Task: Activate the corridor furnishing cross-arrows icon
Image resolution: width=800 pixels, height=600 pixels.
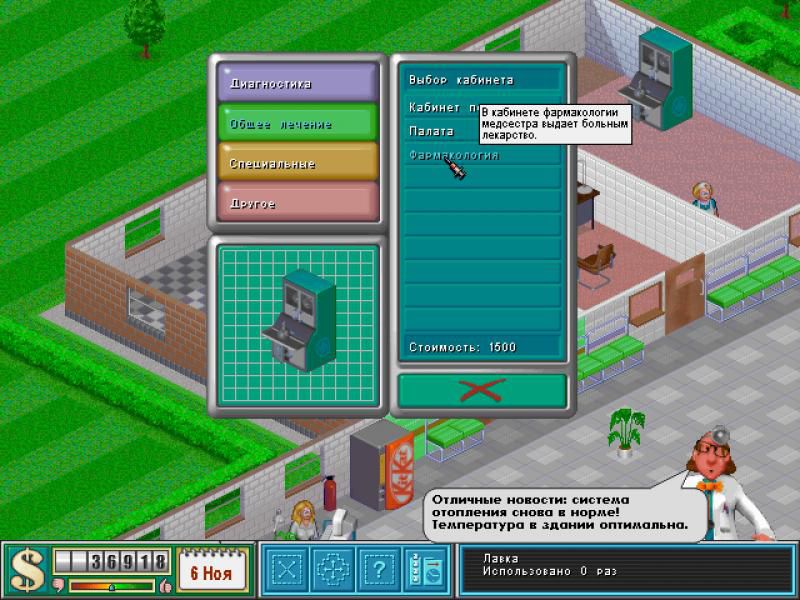Action: click(x=332, y=571)
